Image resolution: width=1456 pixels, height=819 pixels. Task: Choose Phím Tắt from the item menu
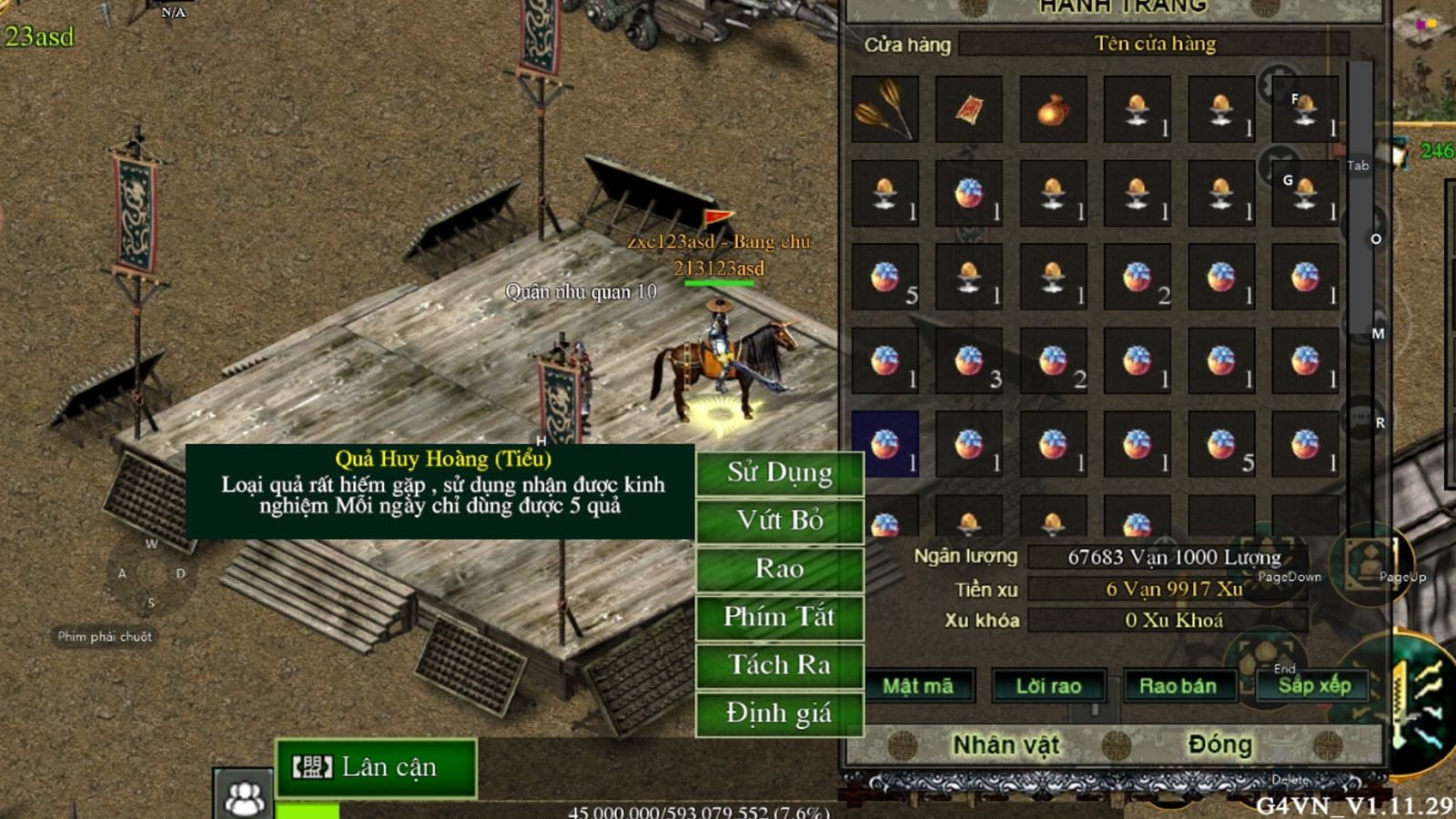(x=779, y=617)
